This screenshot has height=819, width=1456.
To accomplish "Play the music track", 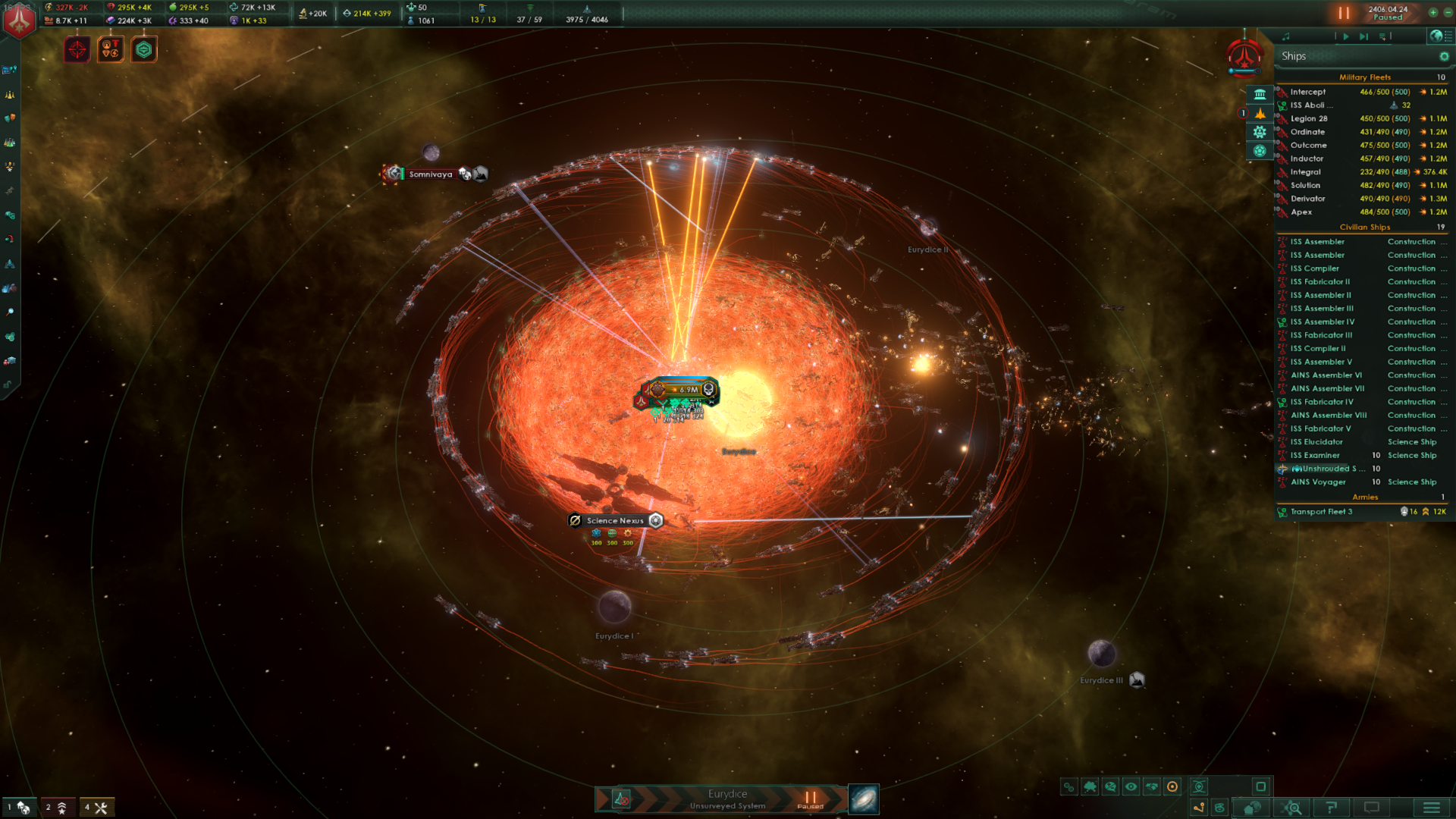I will (1346, 36).
